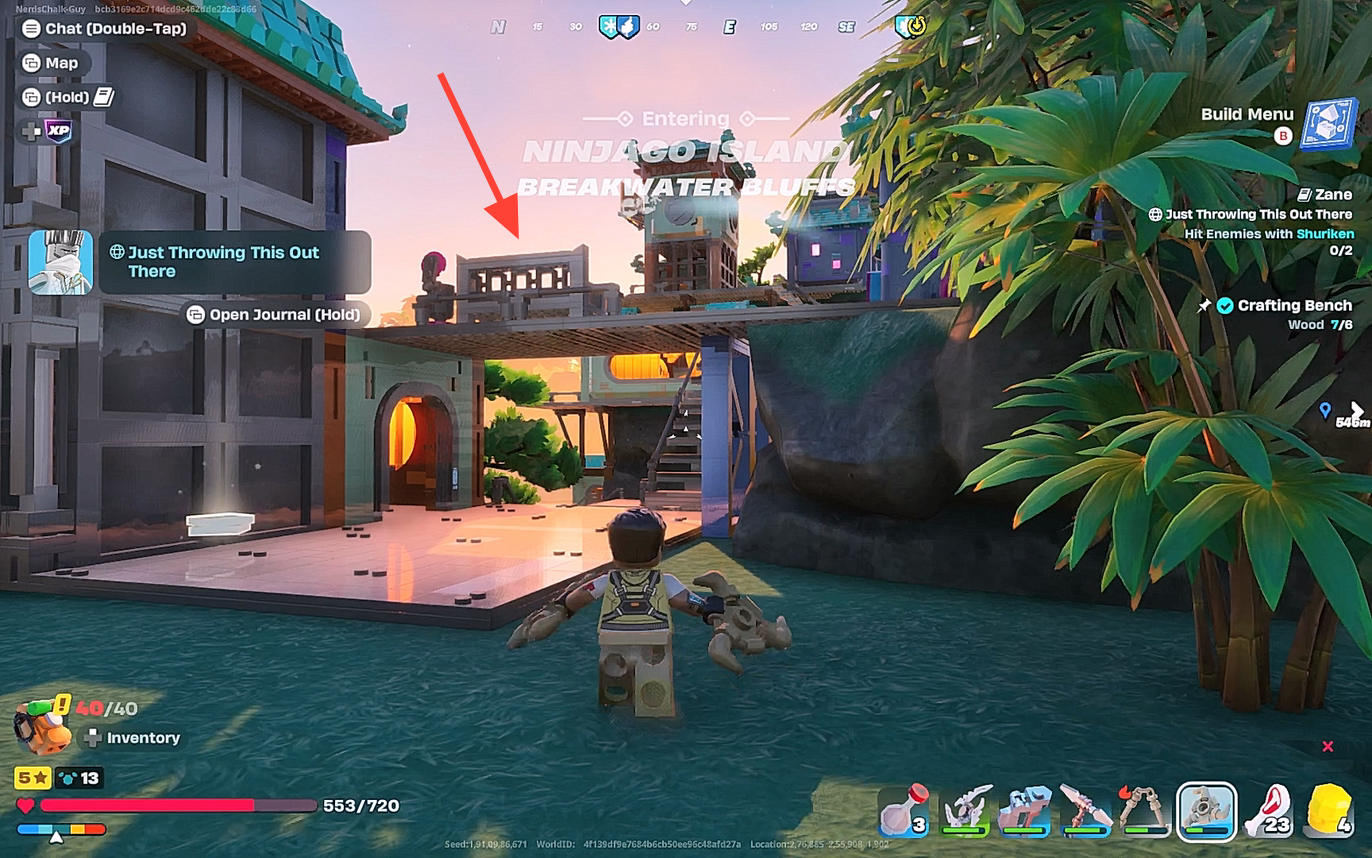
Task: Select the flaming nunchucks slot
Action: click(x=1145, y=809)
